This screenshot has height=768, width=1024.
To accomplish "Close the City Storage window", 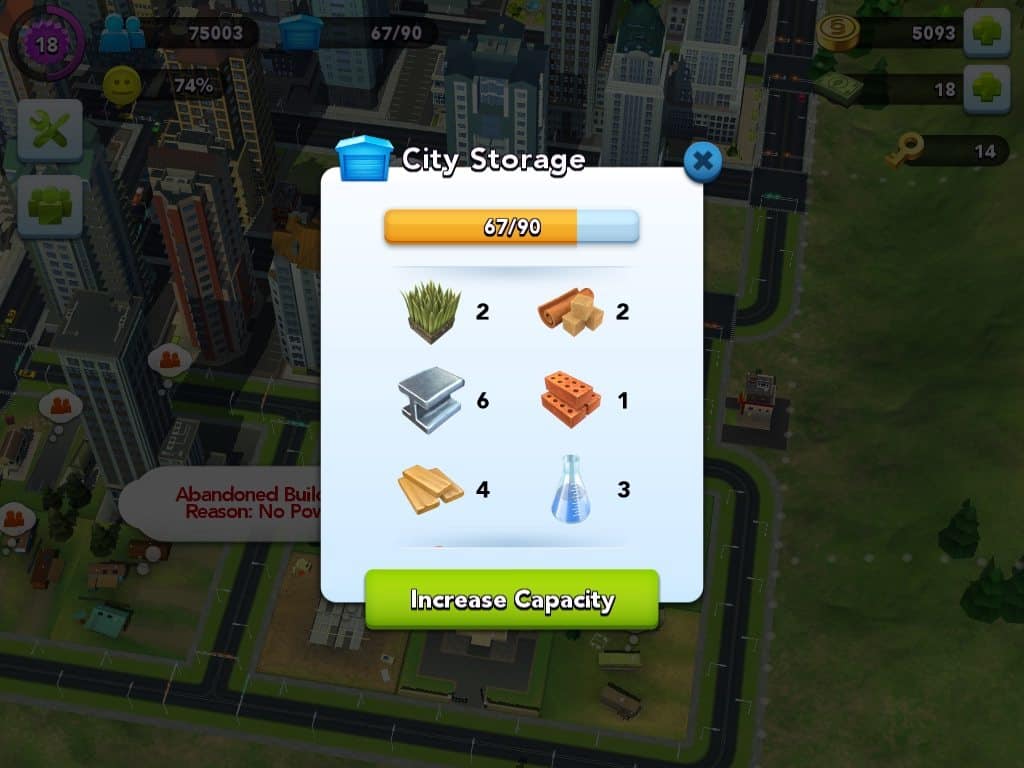I will pos(703,160).
